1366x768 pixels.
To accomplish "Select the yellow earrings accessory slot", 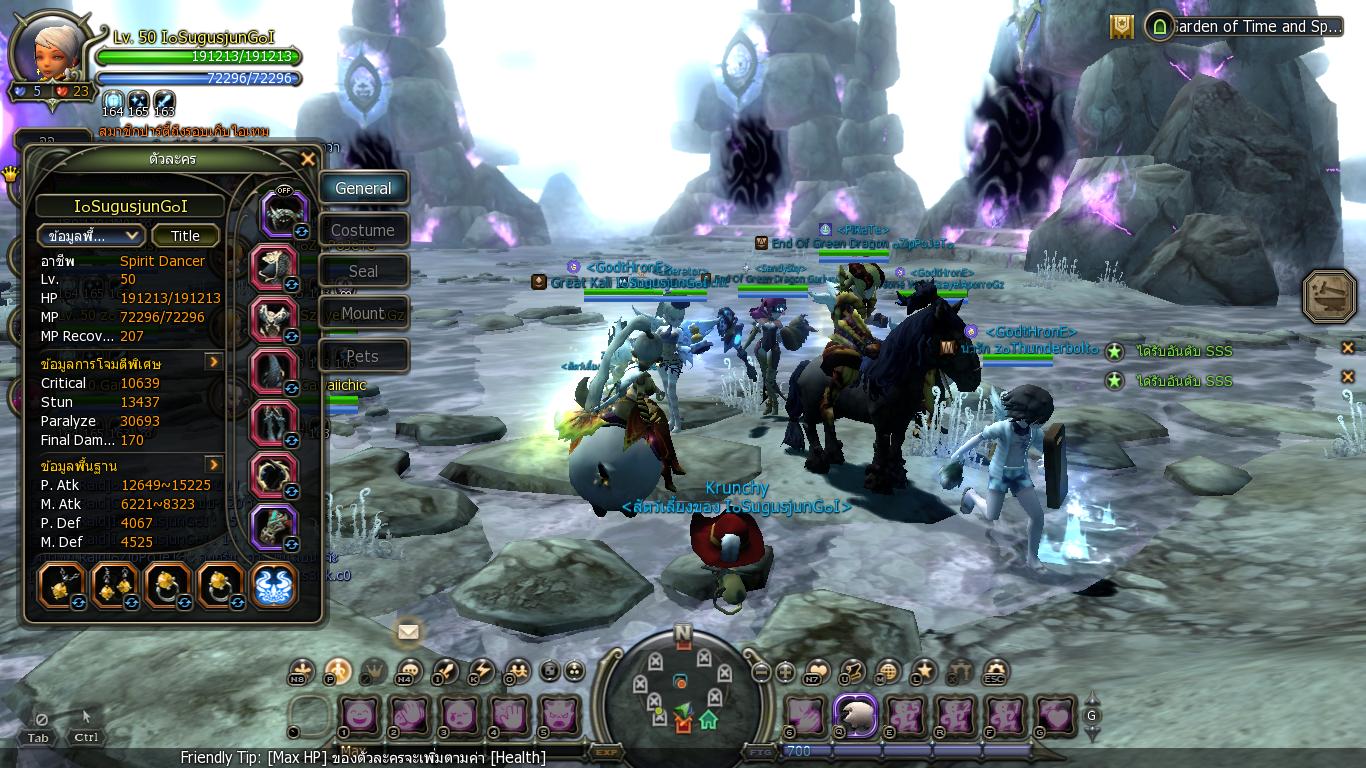I will coord(114,586).
